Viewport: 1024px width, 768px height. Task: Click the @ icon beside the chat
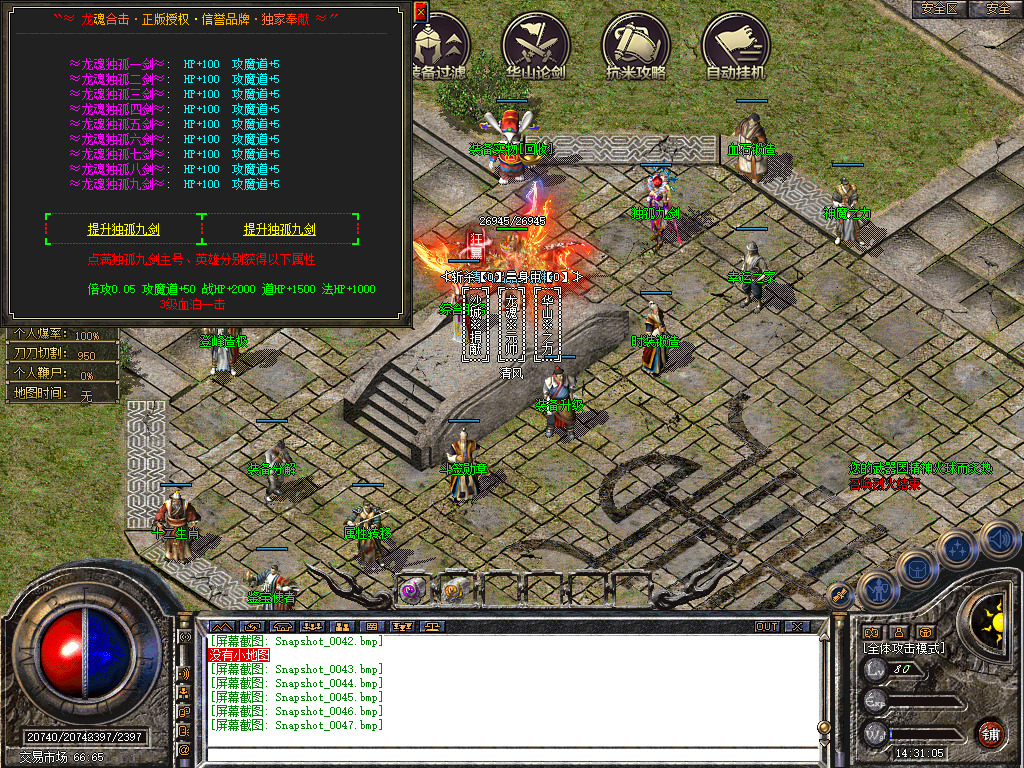click(184, 748)
